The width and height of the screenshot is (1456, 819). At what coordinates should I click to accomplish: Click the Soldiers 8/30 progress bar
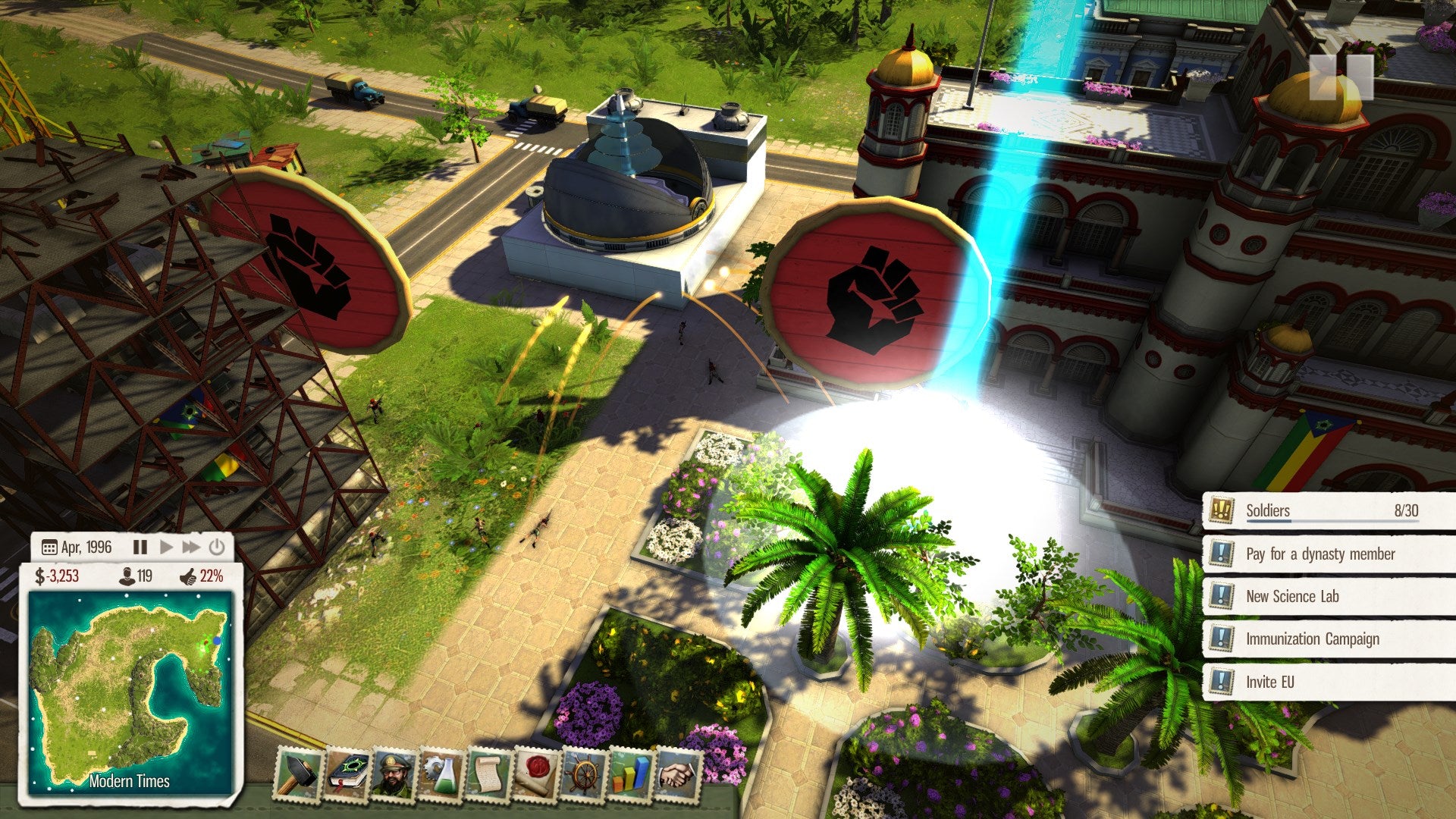(1332, 521)
